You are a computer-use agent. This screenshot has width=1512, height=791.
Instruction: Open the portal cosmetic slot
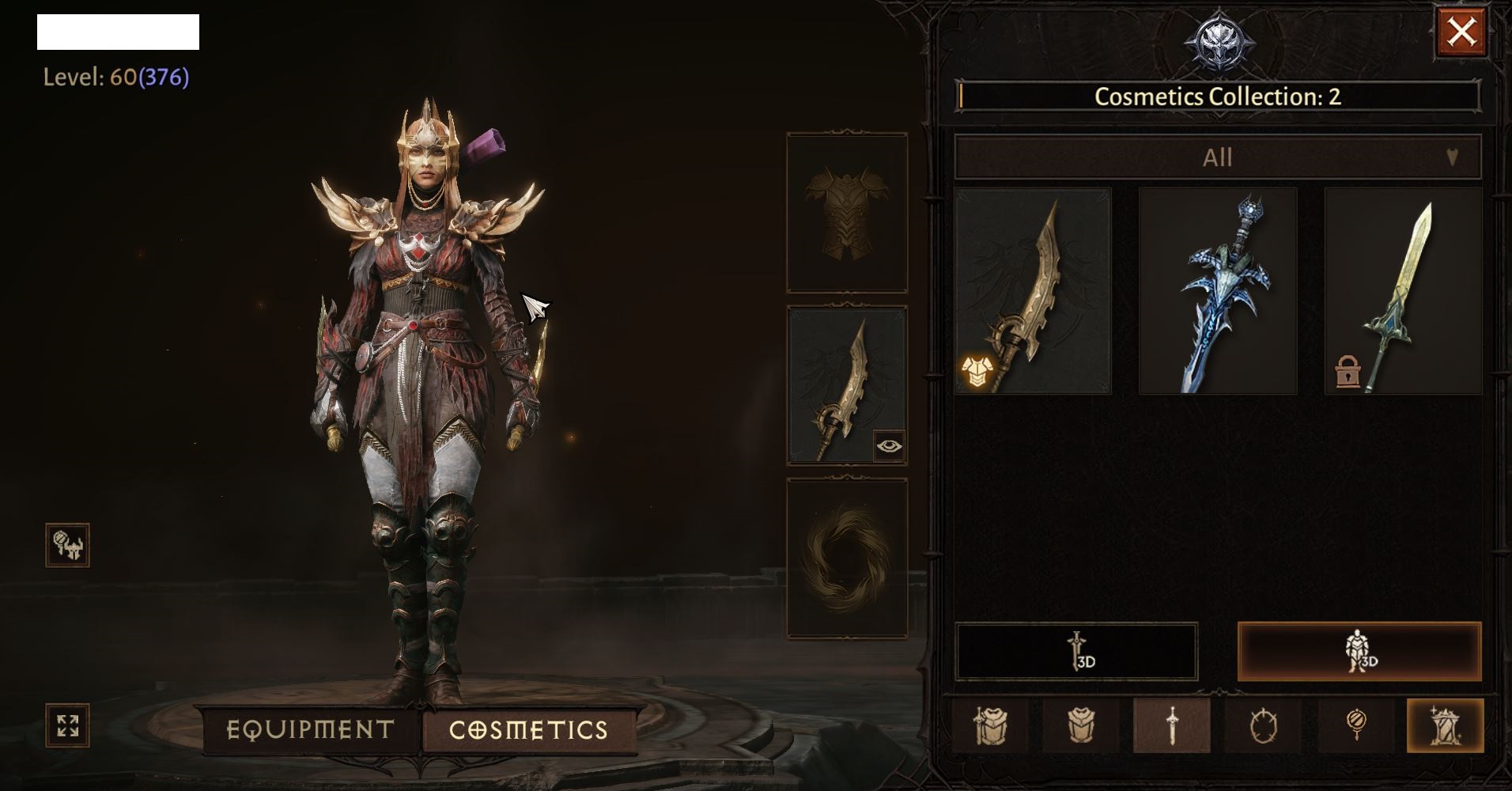tap(847, 558)
